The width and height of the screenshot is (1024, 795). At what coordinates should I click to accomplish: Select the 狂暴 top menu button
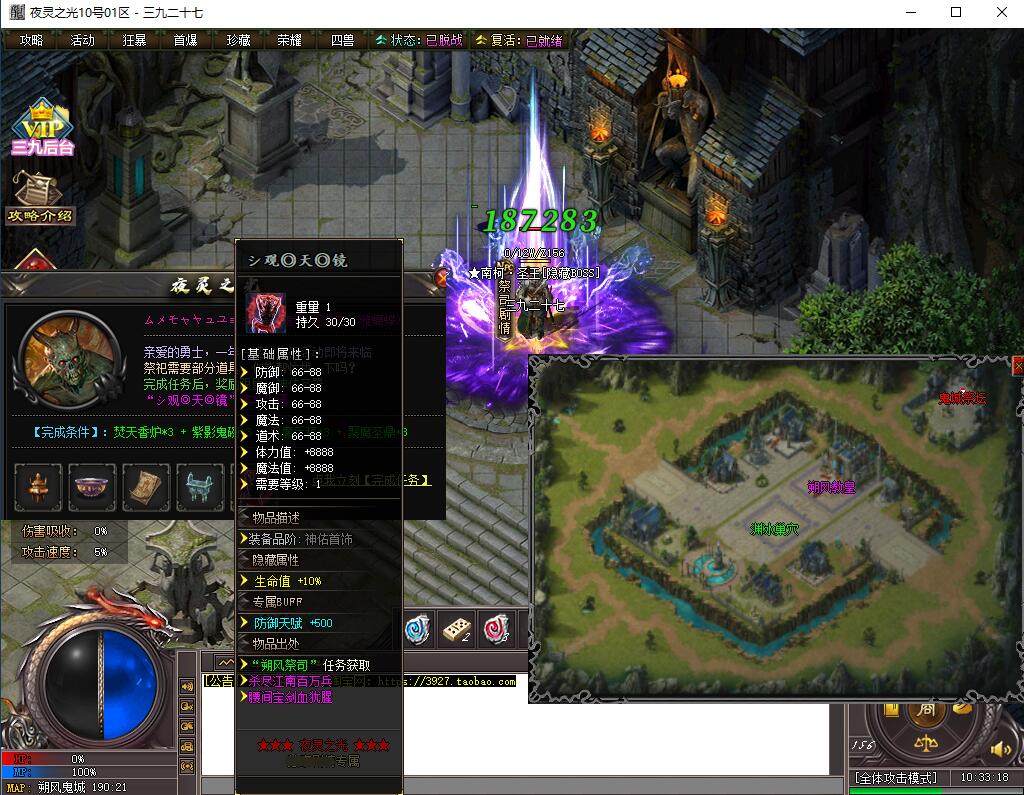[x=135, y=40]
